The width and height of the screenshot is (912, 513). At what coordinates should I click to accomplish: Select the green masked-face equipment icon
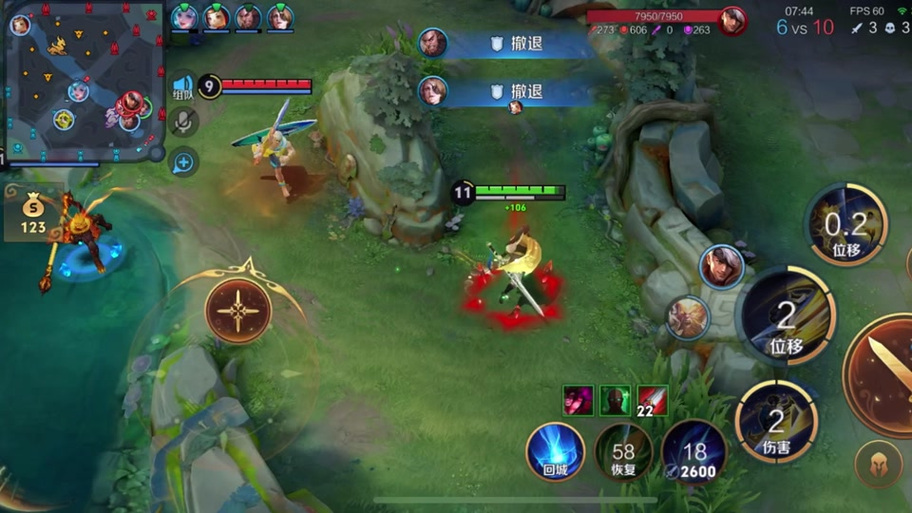[615, 399]
